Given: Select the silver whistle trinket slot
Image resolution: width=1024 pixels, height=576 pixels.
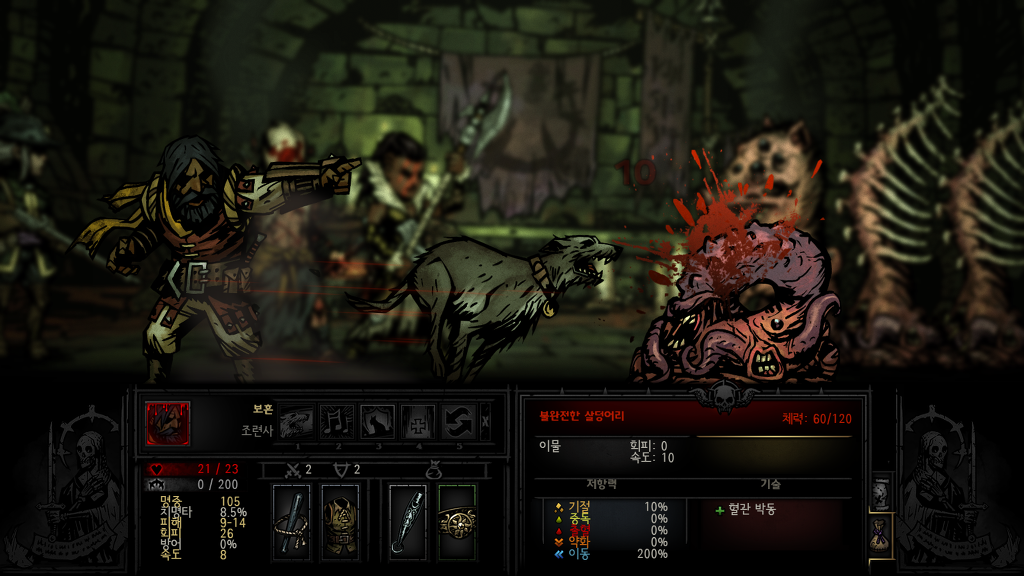Looking at the screenshot, I should click(x=408, y=521).
